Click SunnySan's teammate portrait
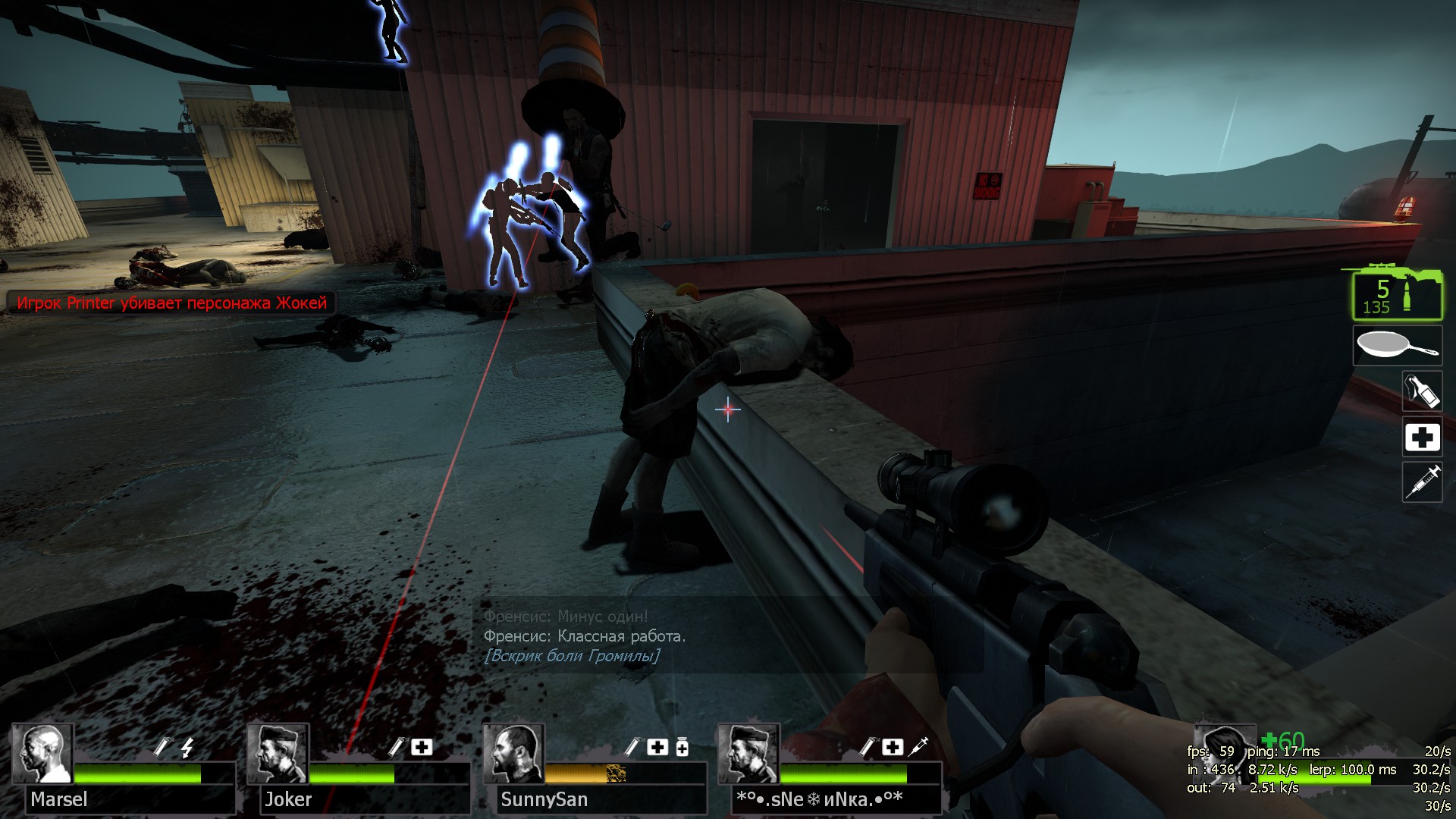 click(x=514, y=754)
